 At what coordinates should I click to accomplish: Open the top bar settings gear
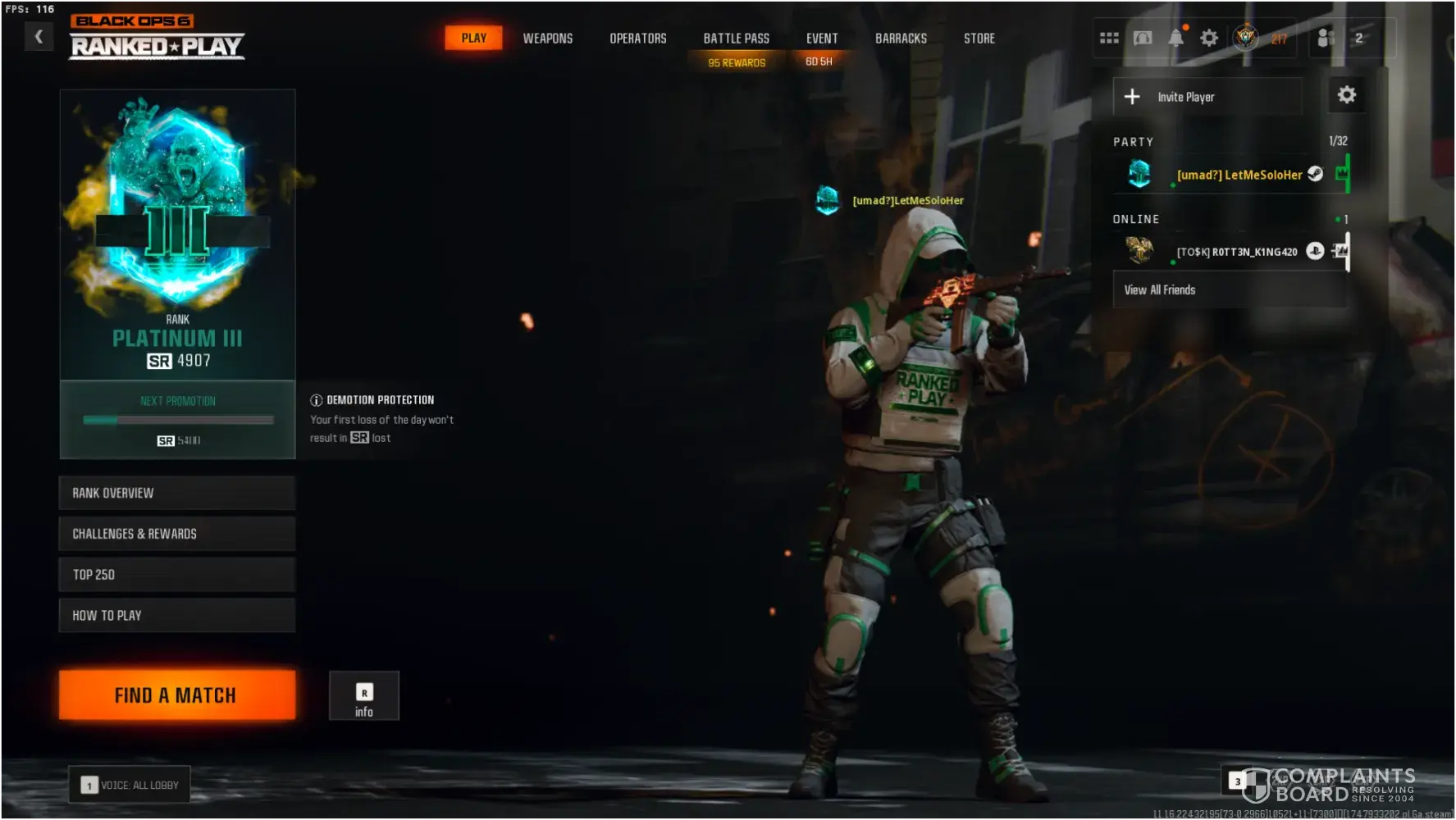(1209, 38)
